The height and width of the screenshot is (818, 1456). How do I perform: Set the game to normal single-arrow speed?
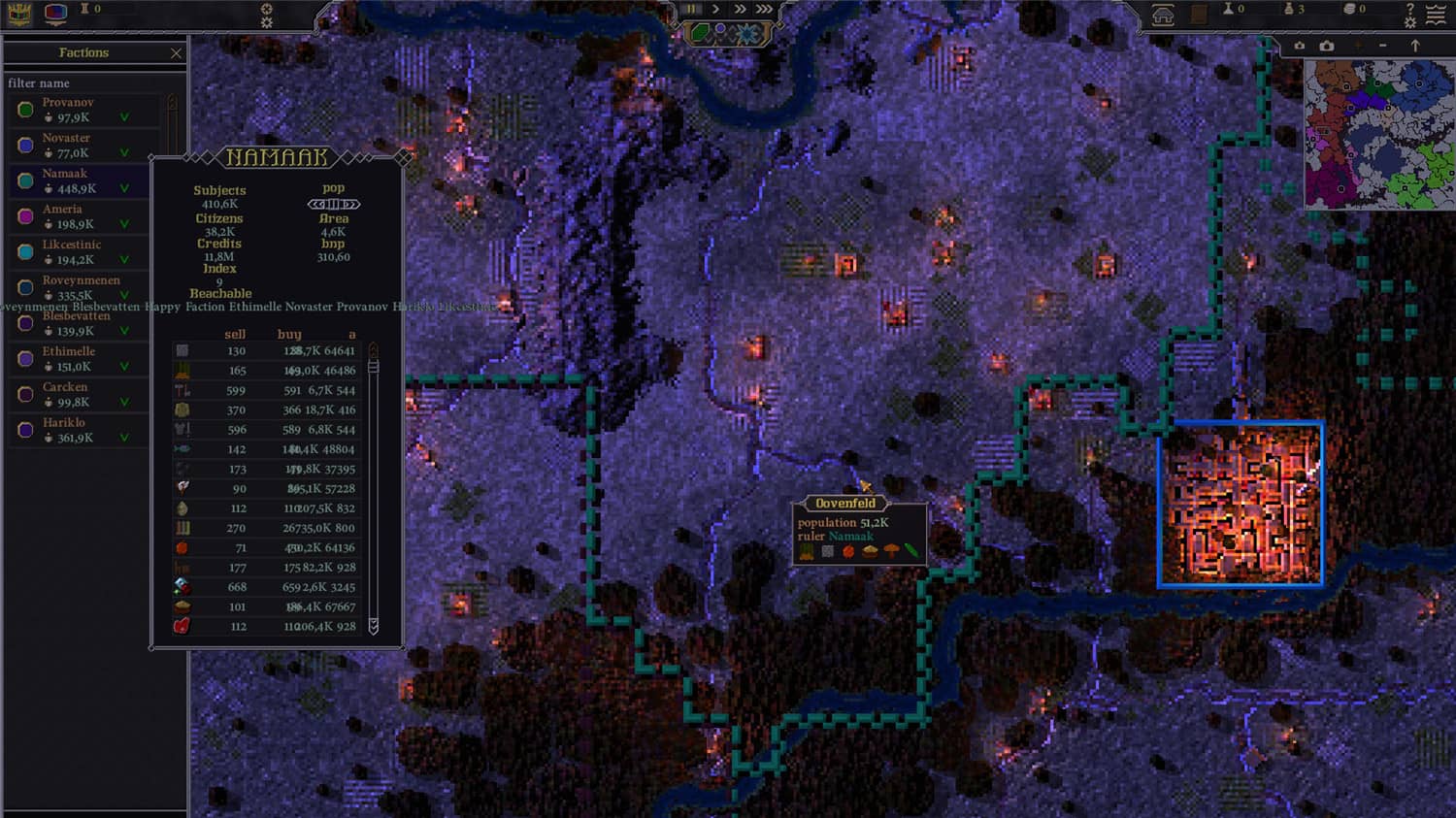[x=715, y=9]
